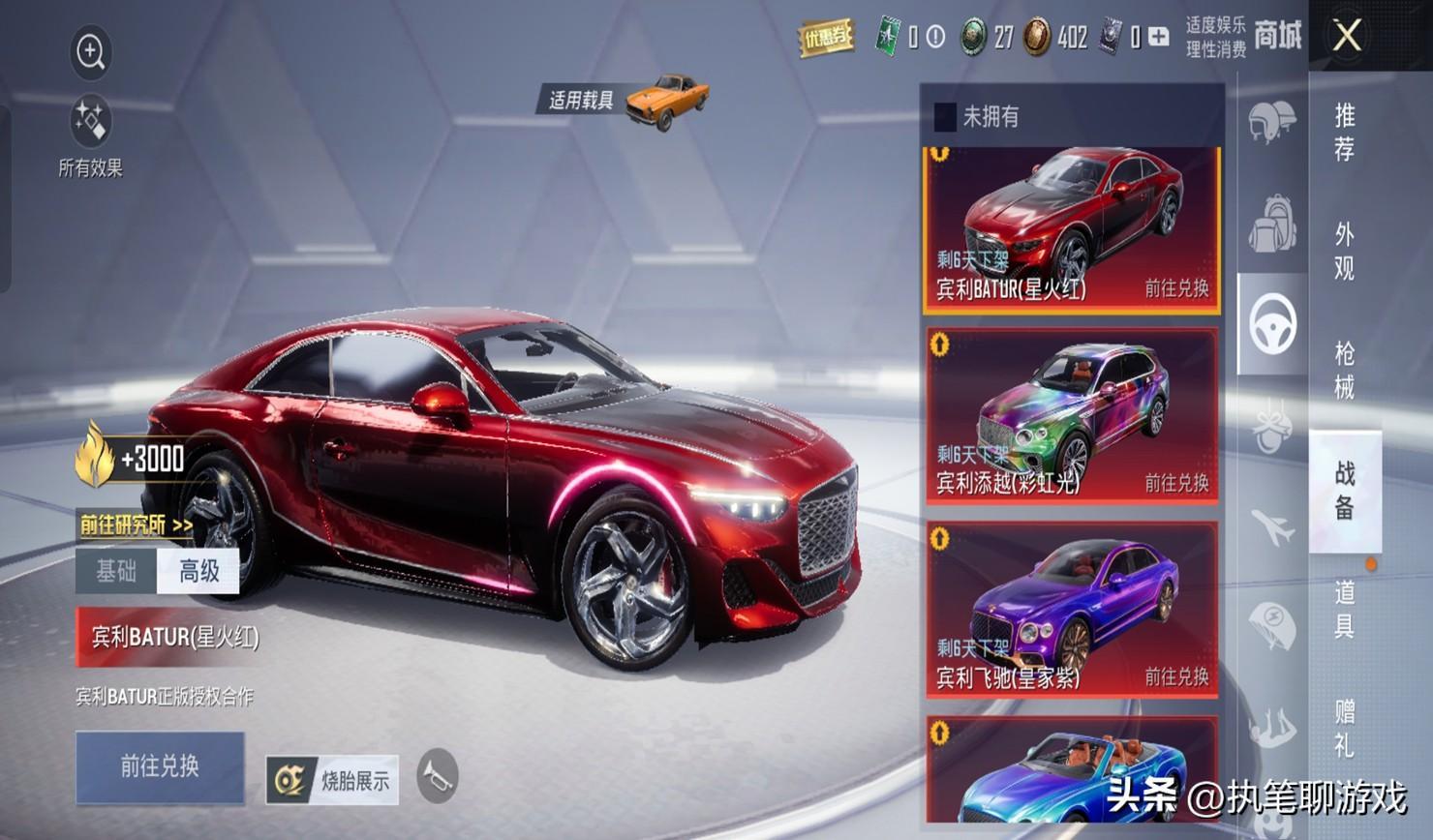Screen dimensions: 1433x840
Task: Open the 推荐 recommended tab
Action: tap(1344, 132)
